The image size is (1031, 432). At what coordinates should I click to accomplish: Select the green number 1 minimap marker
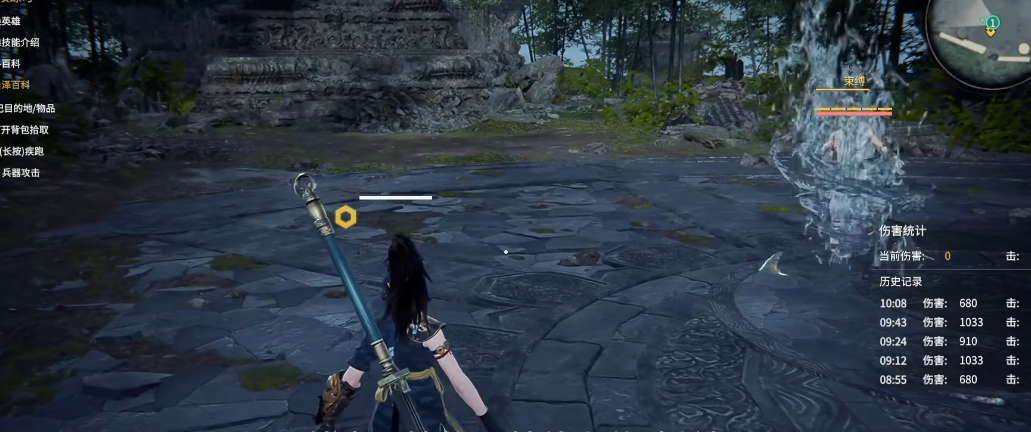pyautogui.click(x=991, y=22)
